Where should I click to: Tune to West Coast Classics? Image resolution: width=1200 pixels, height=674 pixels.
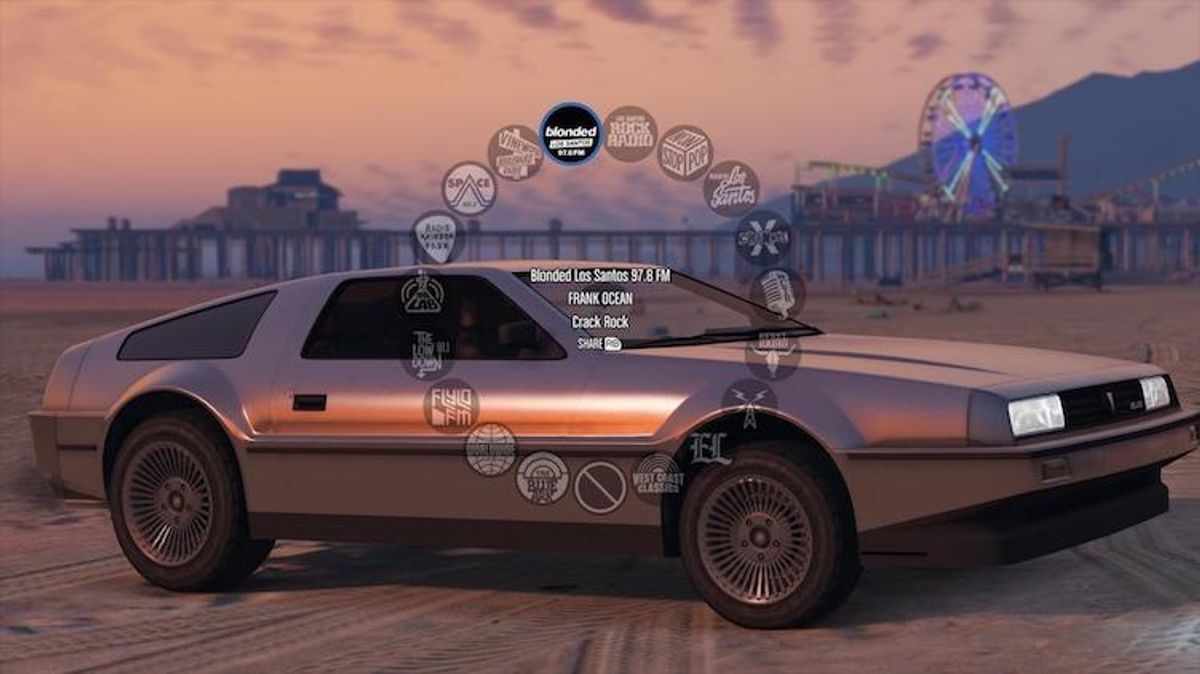[658, 478]
